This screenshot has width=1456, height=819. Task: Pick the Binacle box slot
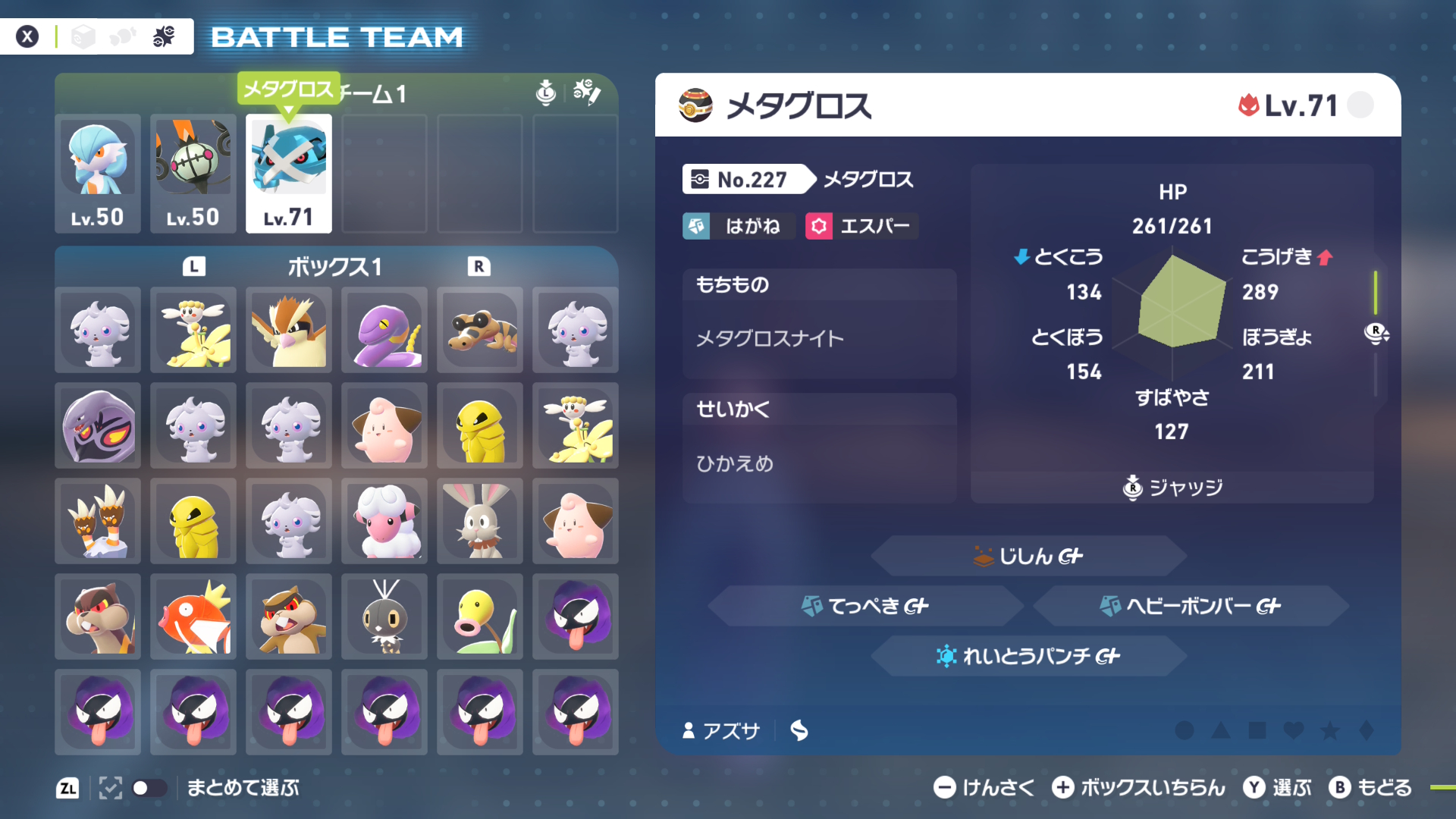point(98,521)
